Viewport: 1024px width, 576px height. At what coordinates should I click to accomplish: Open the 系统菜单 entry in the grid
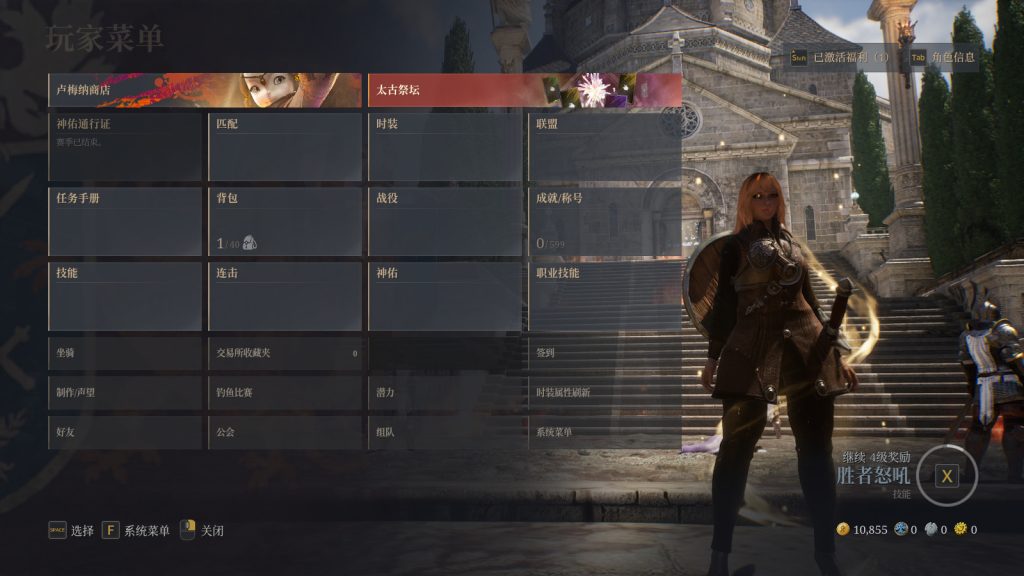click(605, 432)
